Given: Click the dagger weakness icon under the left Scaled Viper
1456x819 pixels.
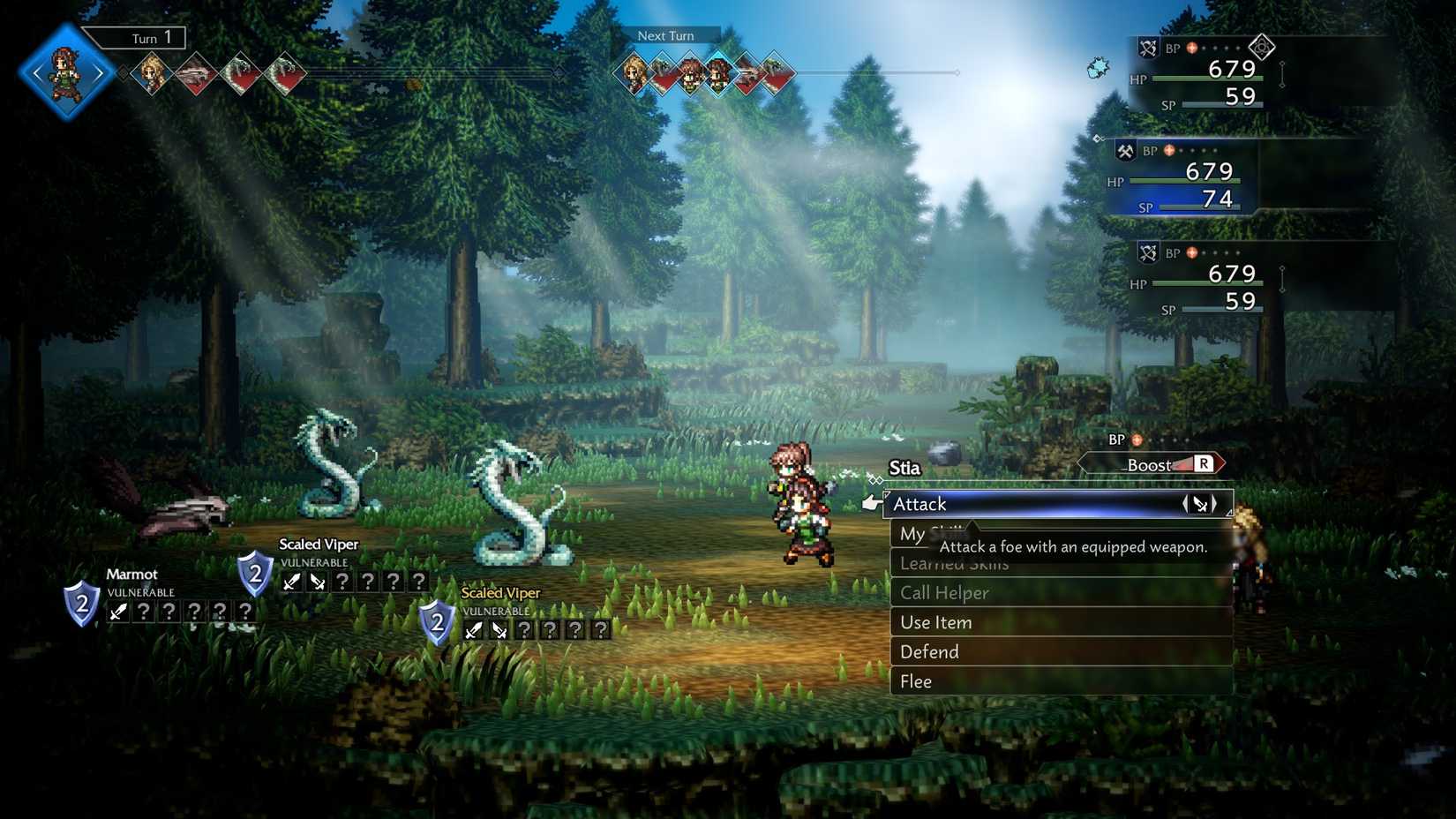Looking at the screenshot, I should pos(292,581).
